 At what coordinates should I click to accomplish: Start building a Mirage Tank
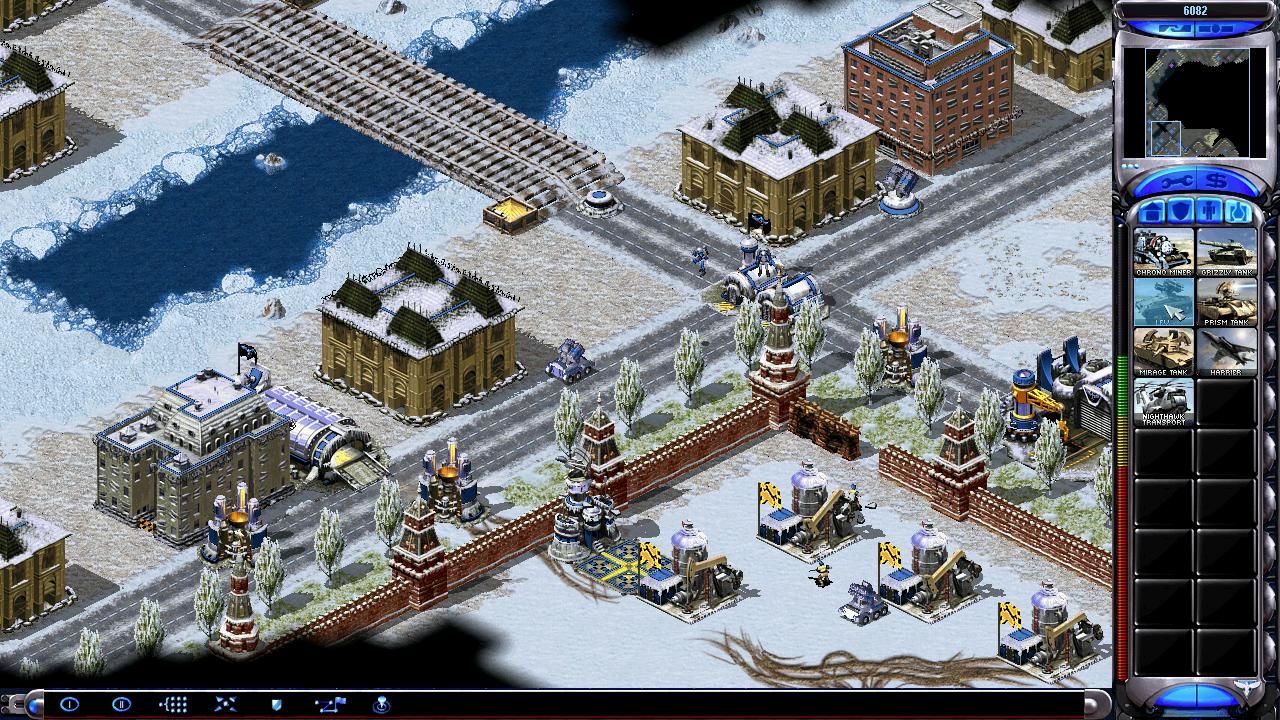(x=1163, y=351)
